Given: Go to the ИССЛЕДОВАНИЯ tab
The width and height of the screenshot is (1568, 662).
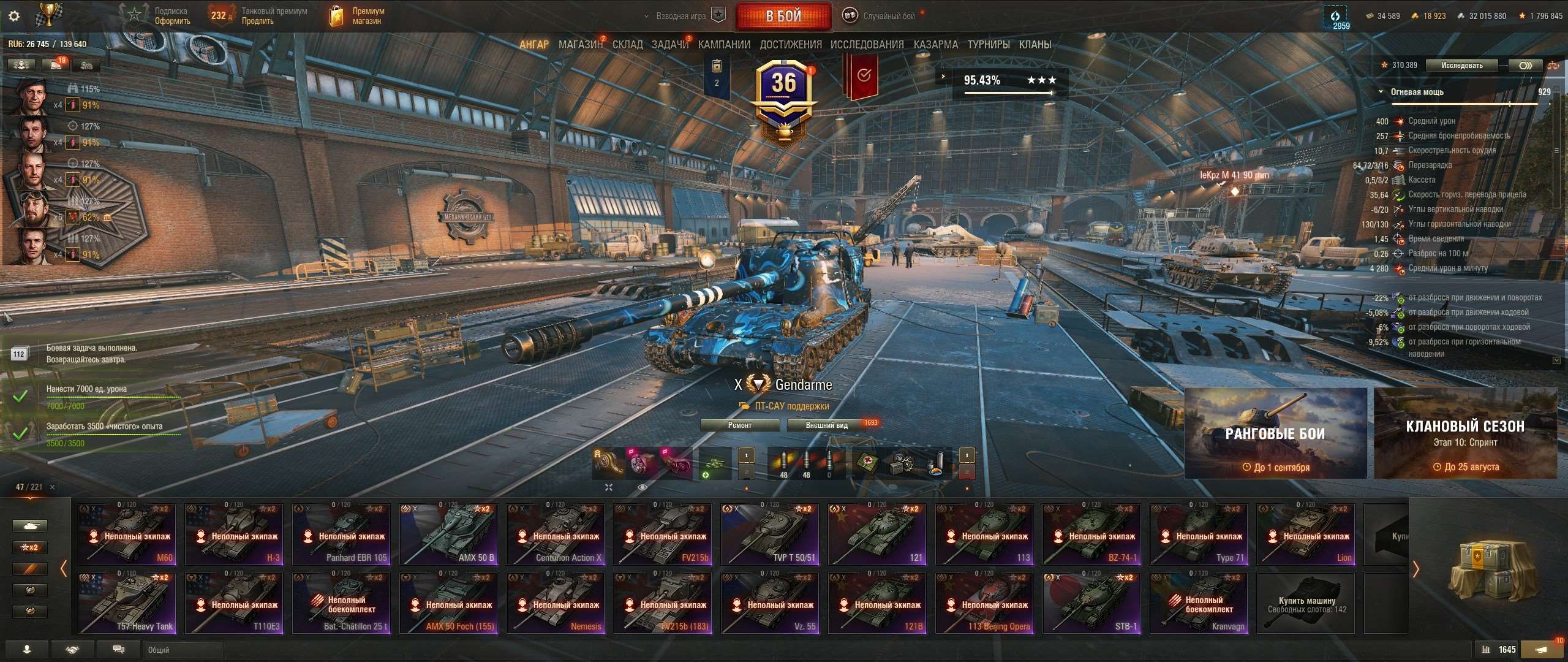Looking at the screenshot, I should 867,45.
